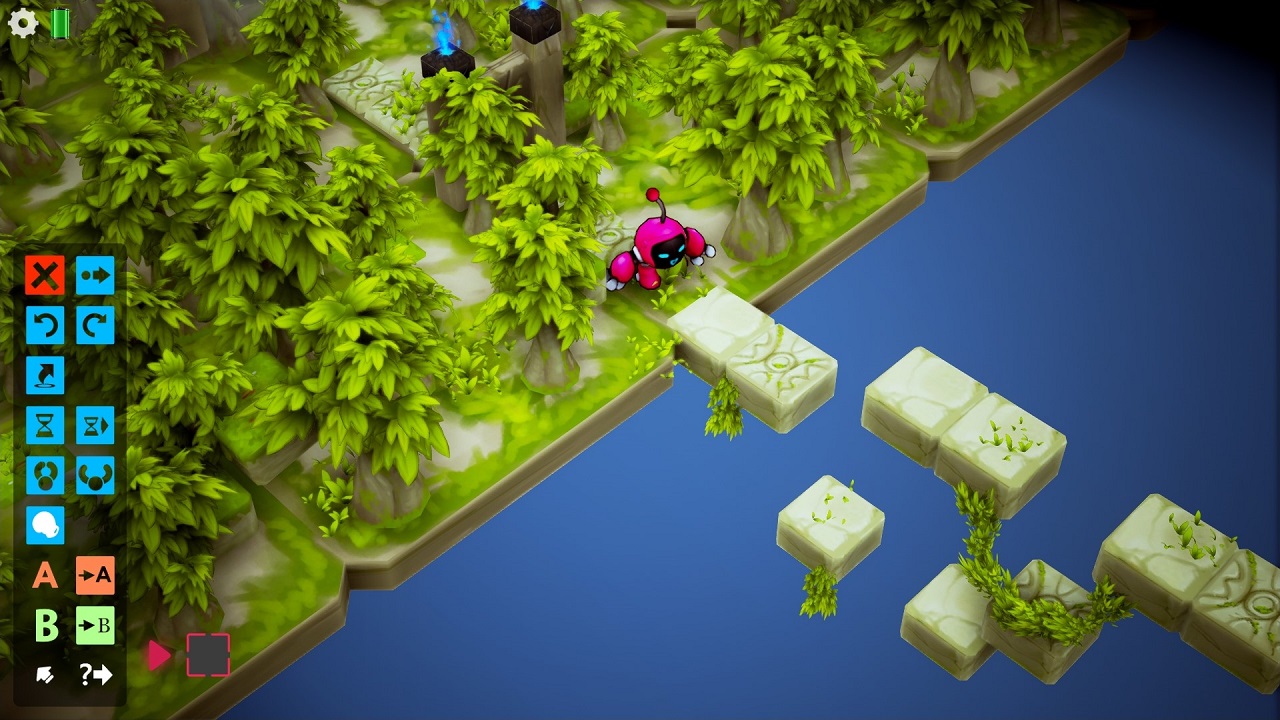The image size is (1280, 720).
Task: Choose the jump command icon
Action: 44,375
